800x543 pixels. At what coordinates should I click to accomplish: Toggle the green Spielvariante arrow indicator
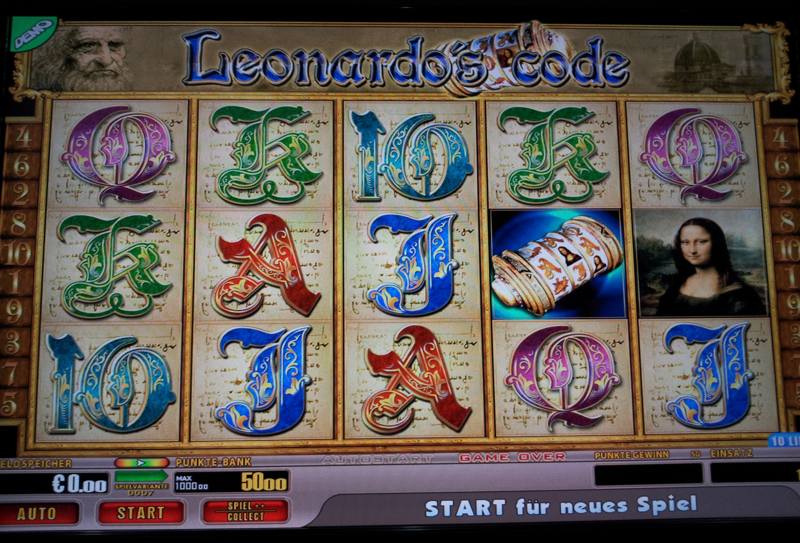pyautogui.click(x=141, y=463)
